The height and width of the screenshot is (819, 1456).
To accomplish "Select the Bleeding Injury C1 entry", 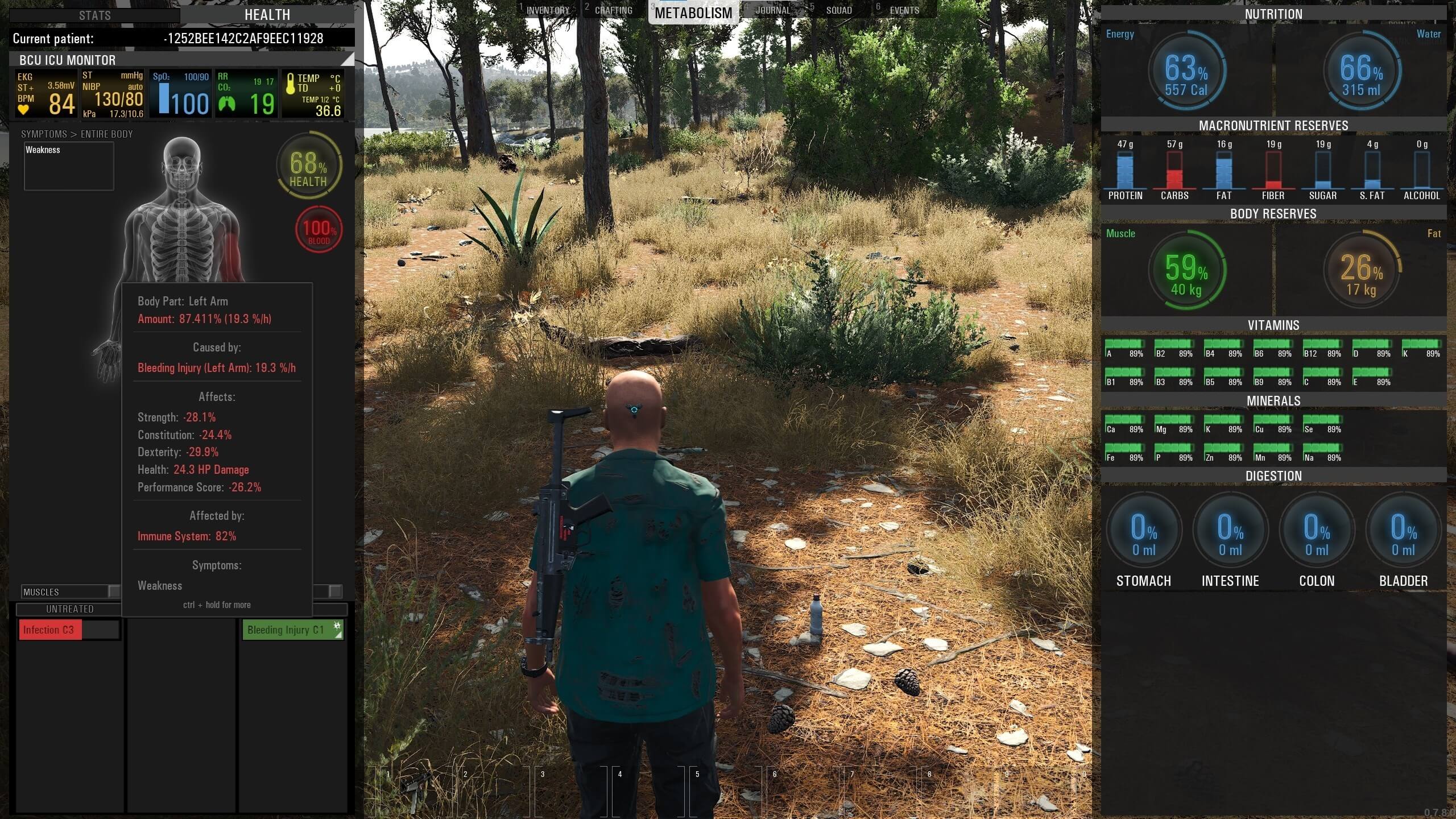I will (x=286, y=630).
